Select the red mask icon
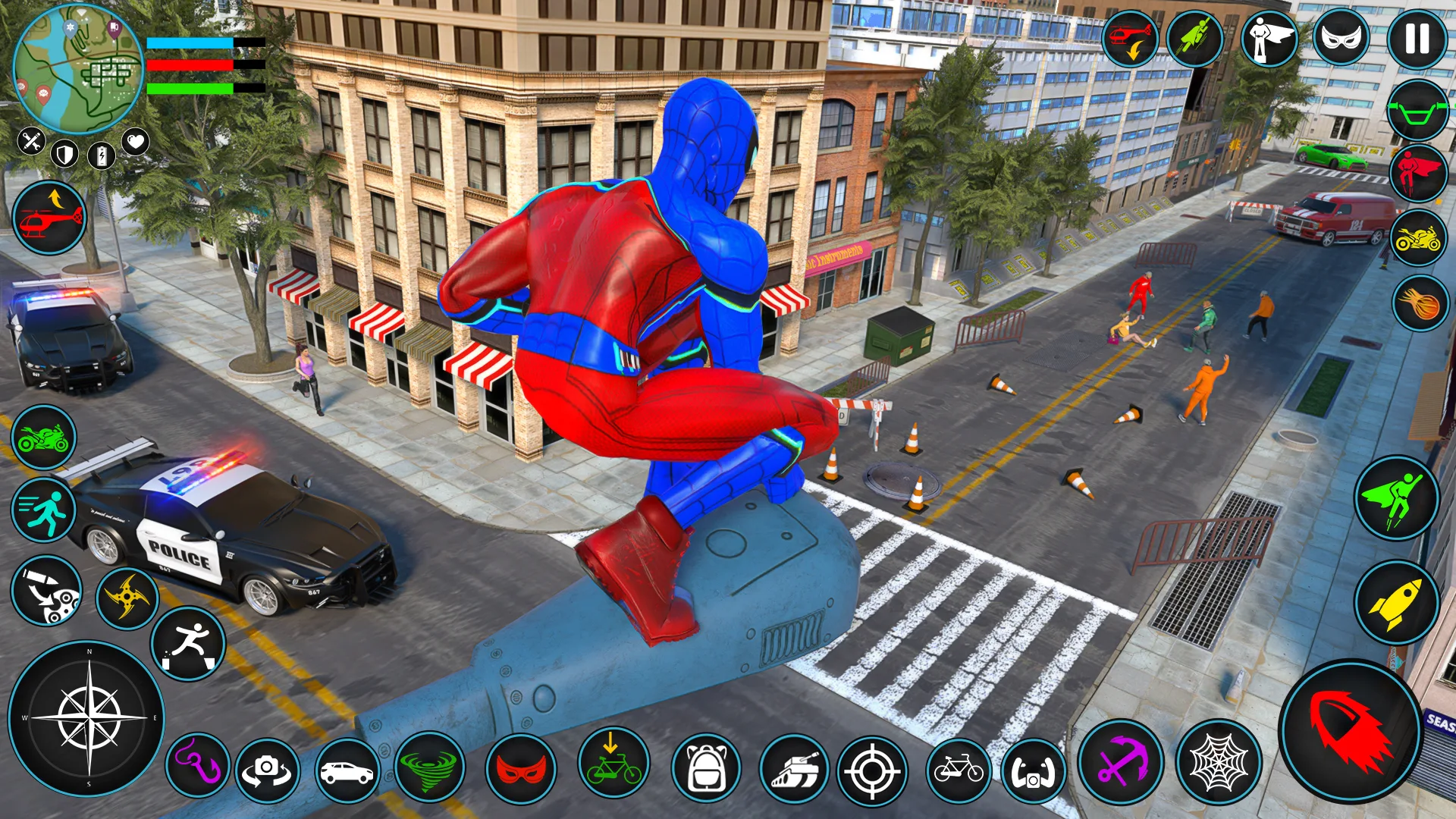This screenshot has height=819, width=1456. coord(521,769)
